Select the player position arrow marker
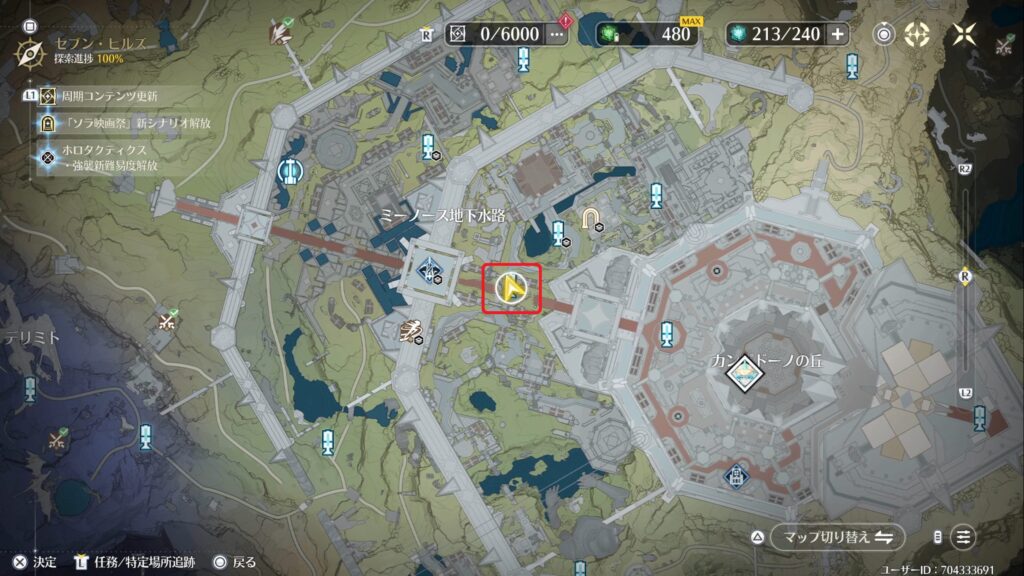Viewport: 1024px width, 576px height. point(512,289)
